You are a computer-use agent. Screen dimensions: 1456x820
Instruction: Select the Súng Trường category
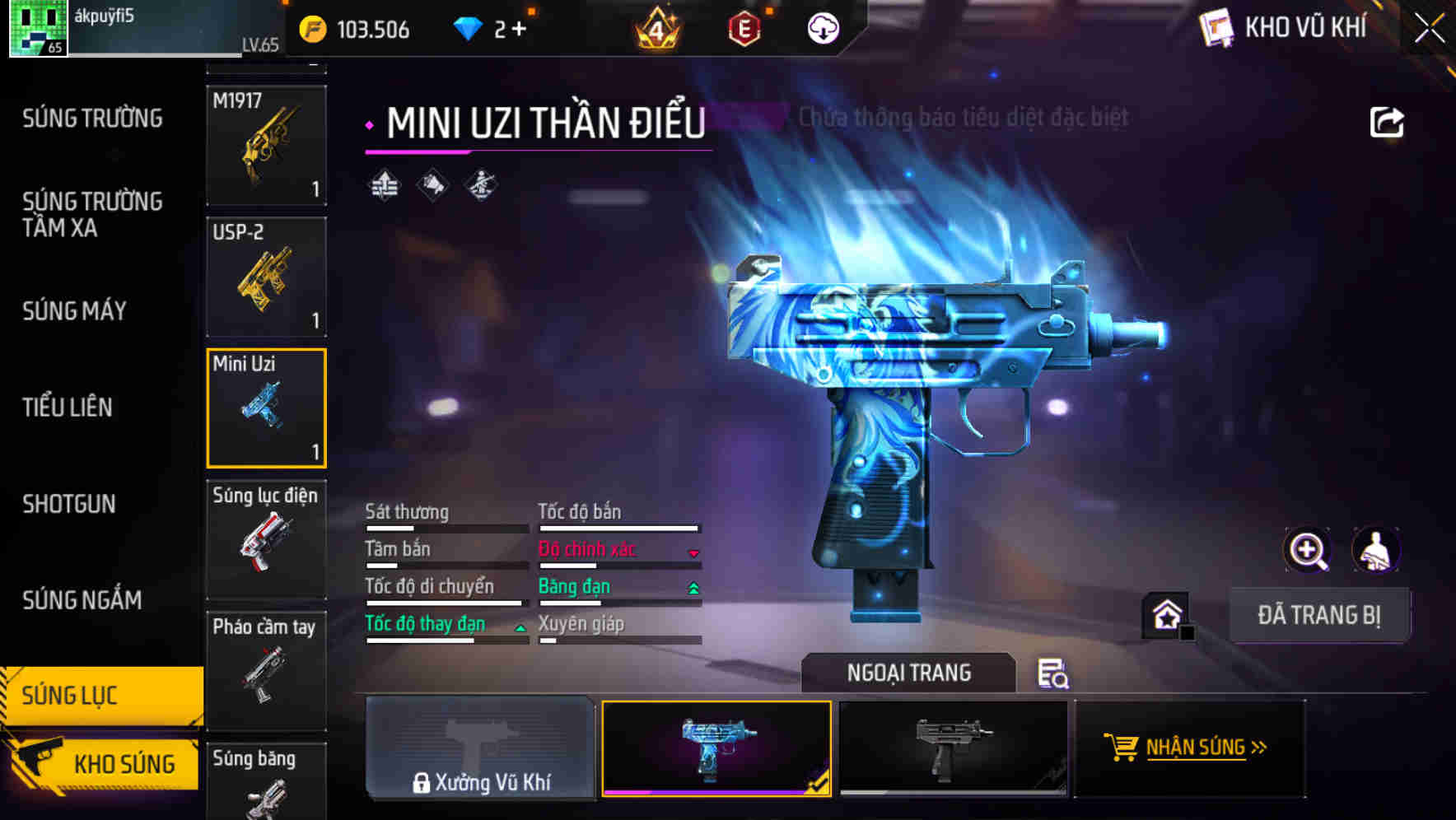[x=92, y=119]
